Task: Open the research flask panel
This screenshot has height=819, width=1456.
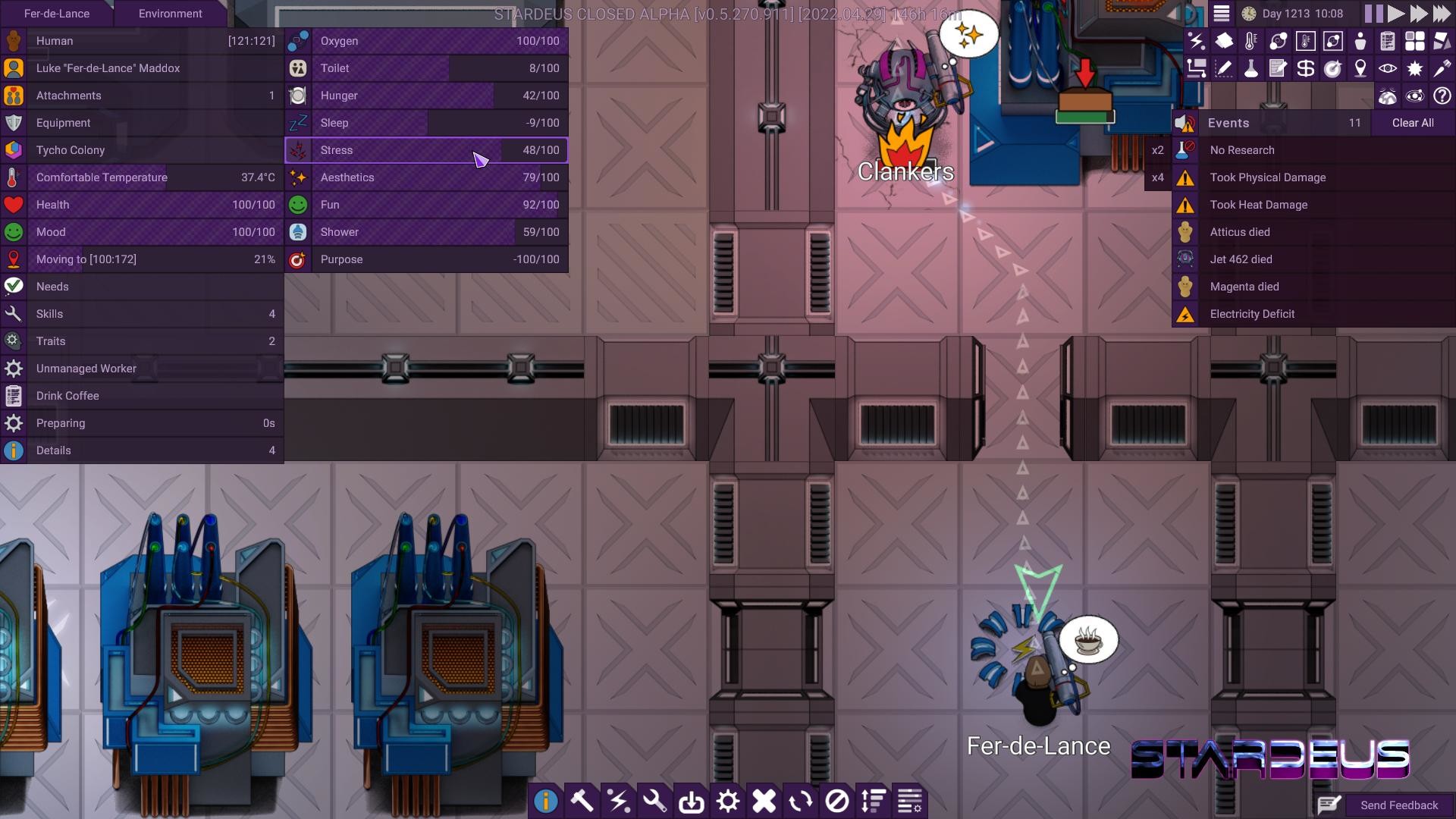Action: click(x=1251, y=68)
